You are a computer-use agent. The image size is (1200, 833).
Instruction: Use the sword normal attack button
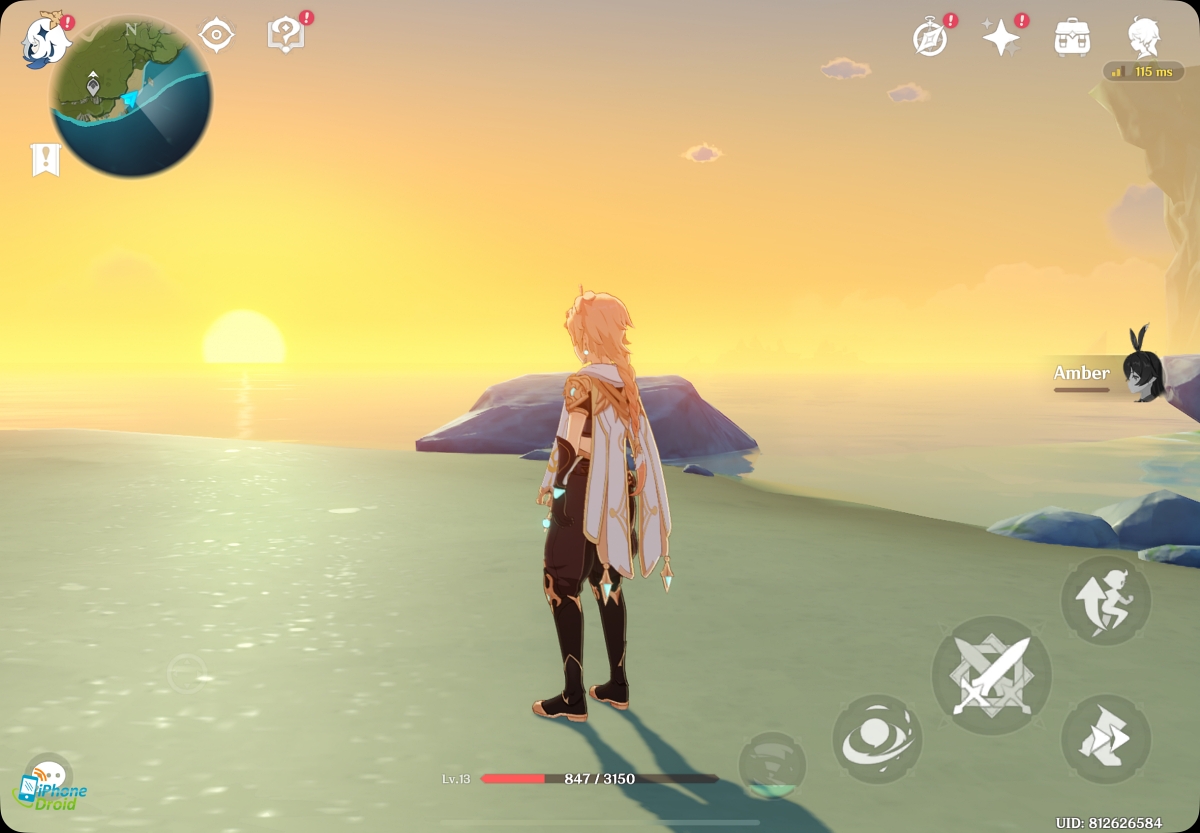(x=991, y=676)
